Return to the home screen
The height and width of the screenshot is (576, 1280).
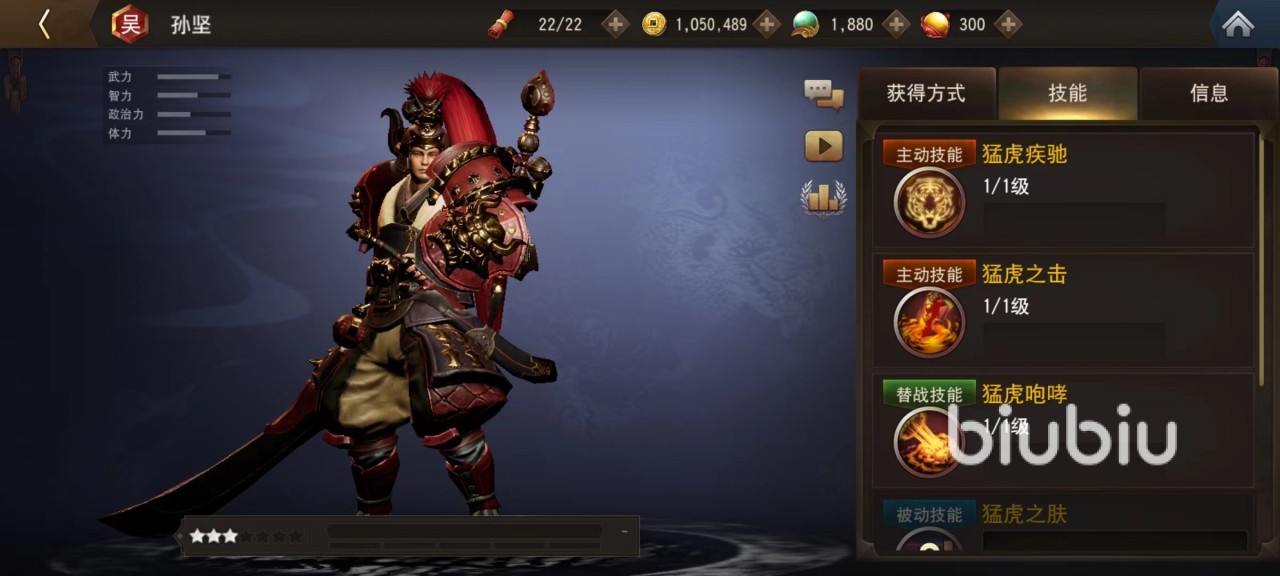(x=1238, y=24)
